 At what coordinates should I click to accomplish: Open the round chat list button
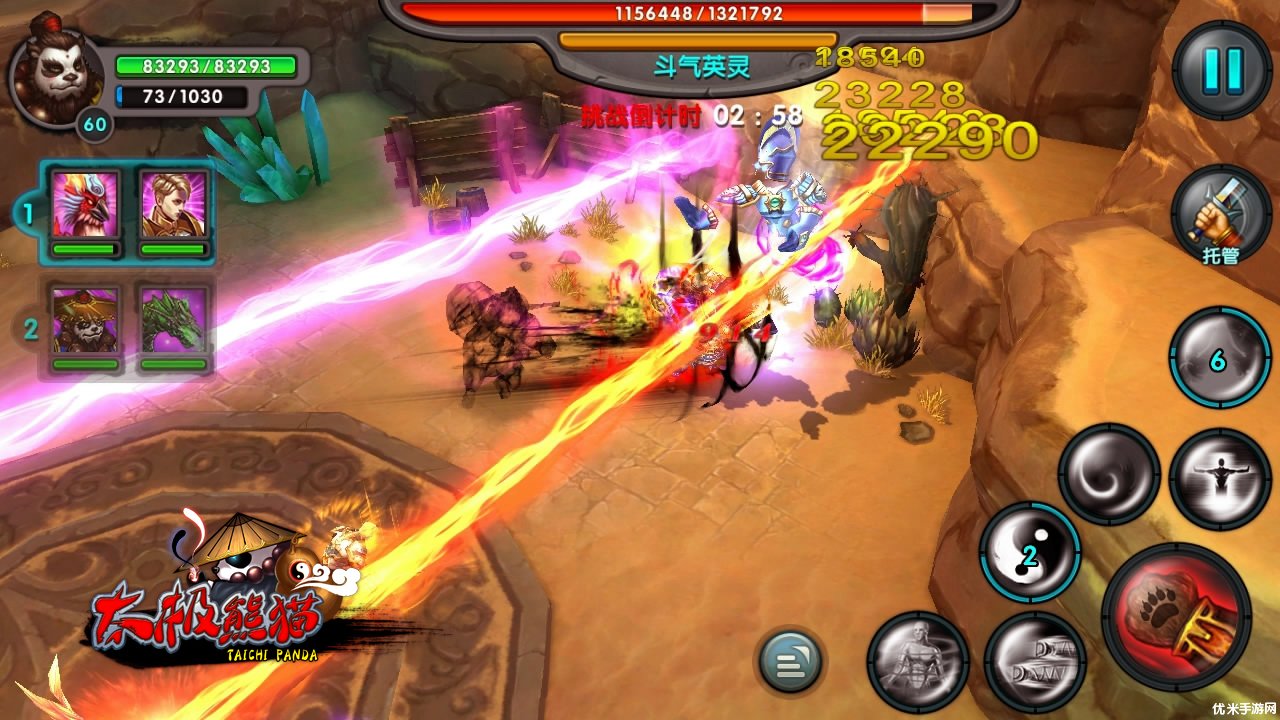coord(789,661)
